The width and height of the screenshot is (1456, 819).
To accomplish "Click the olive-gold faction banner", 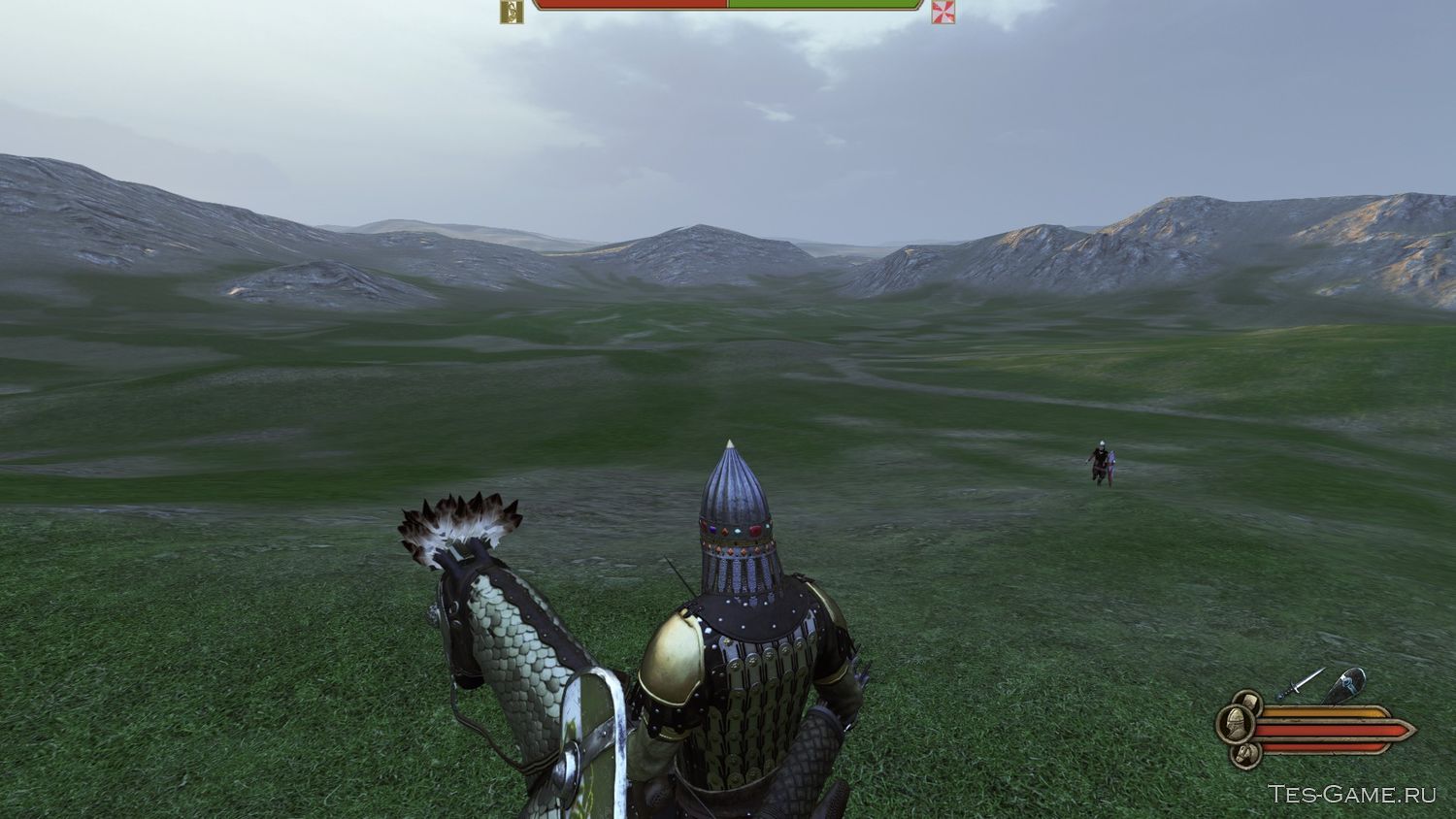I will click(511, 11).
